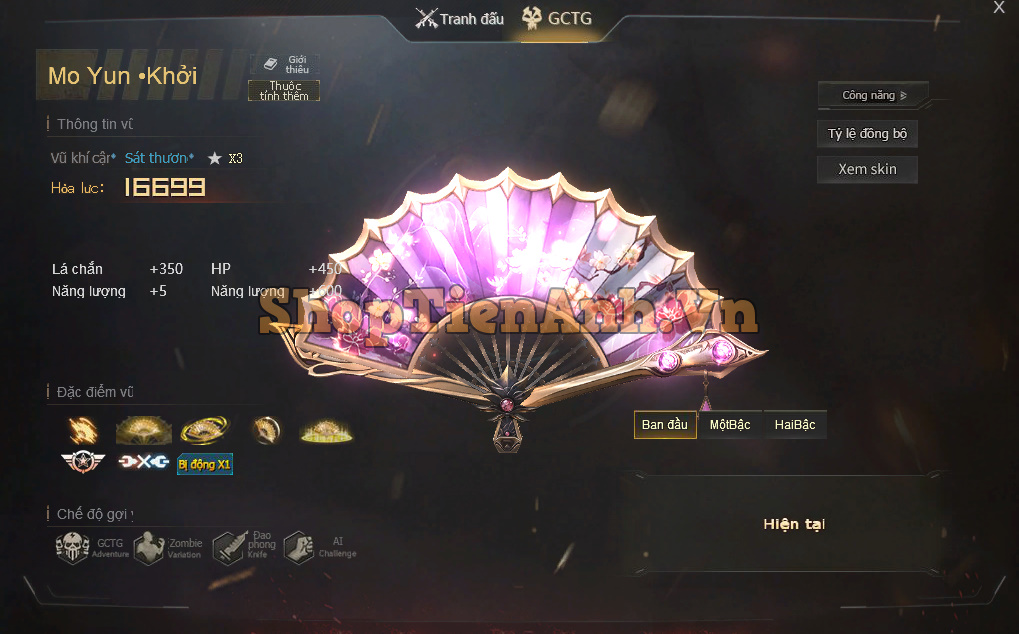Screen dimensions: 1019x634
Task: Inspect the orange slash feature icon
Action: coord(83,430)
